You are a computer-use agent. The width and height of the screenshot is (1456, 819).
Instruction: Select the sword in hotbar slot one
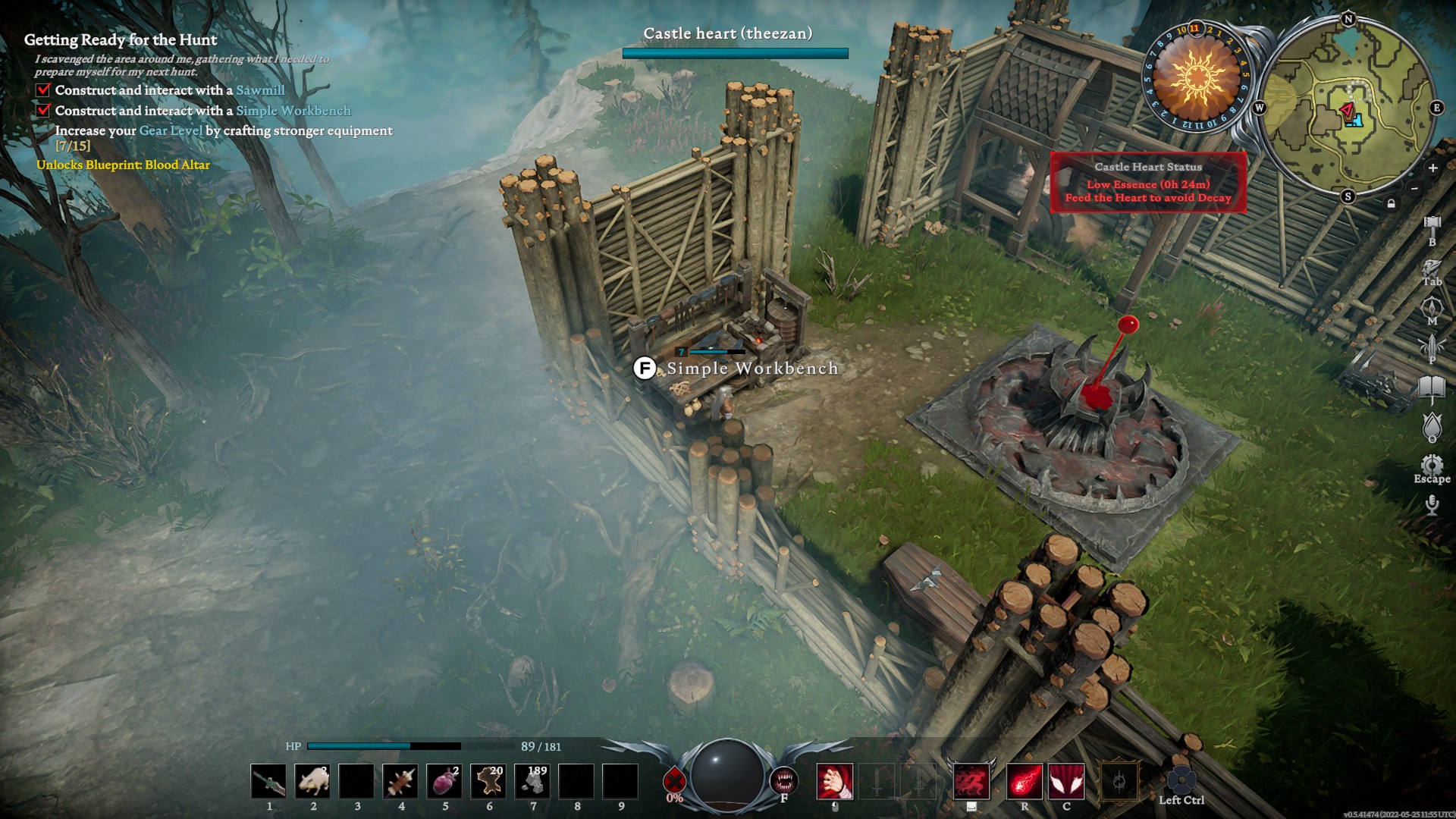coord(268,782)
